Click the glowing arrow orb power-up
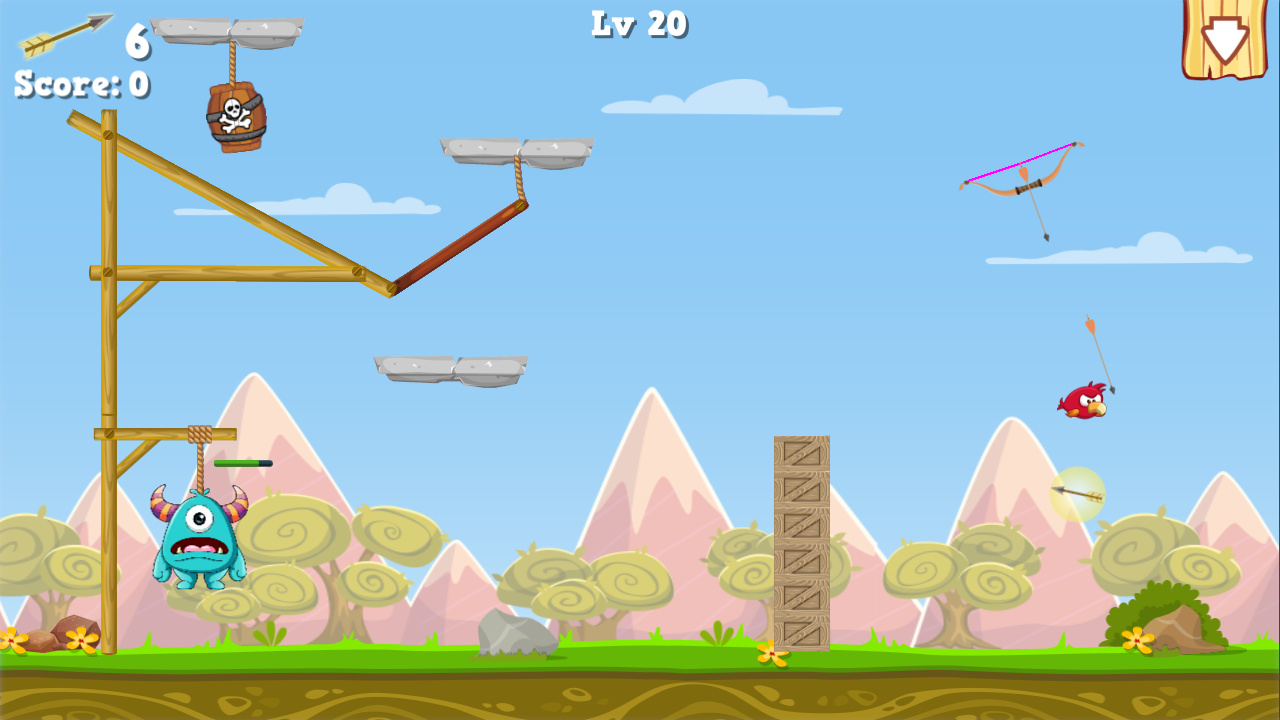1280x720 pixels. (x=1078, y=493)
